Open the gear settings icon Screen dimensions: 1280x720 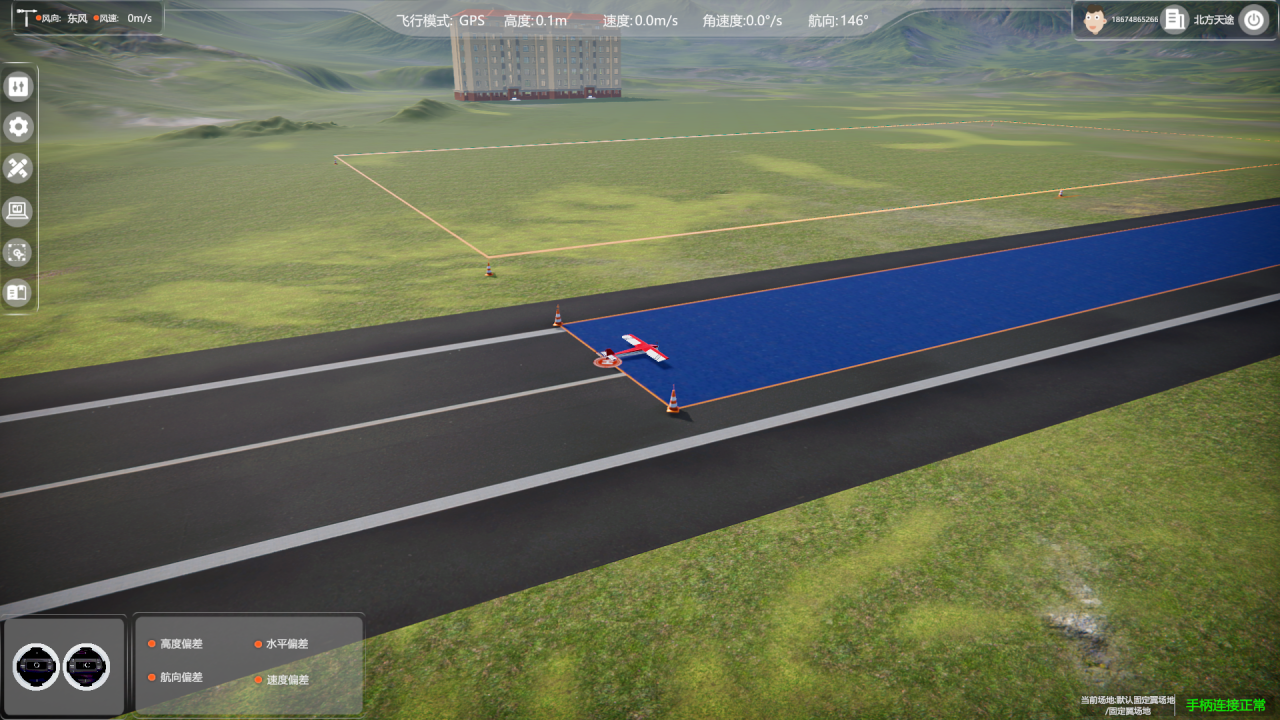tap(18, 127)
